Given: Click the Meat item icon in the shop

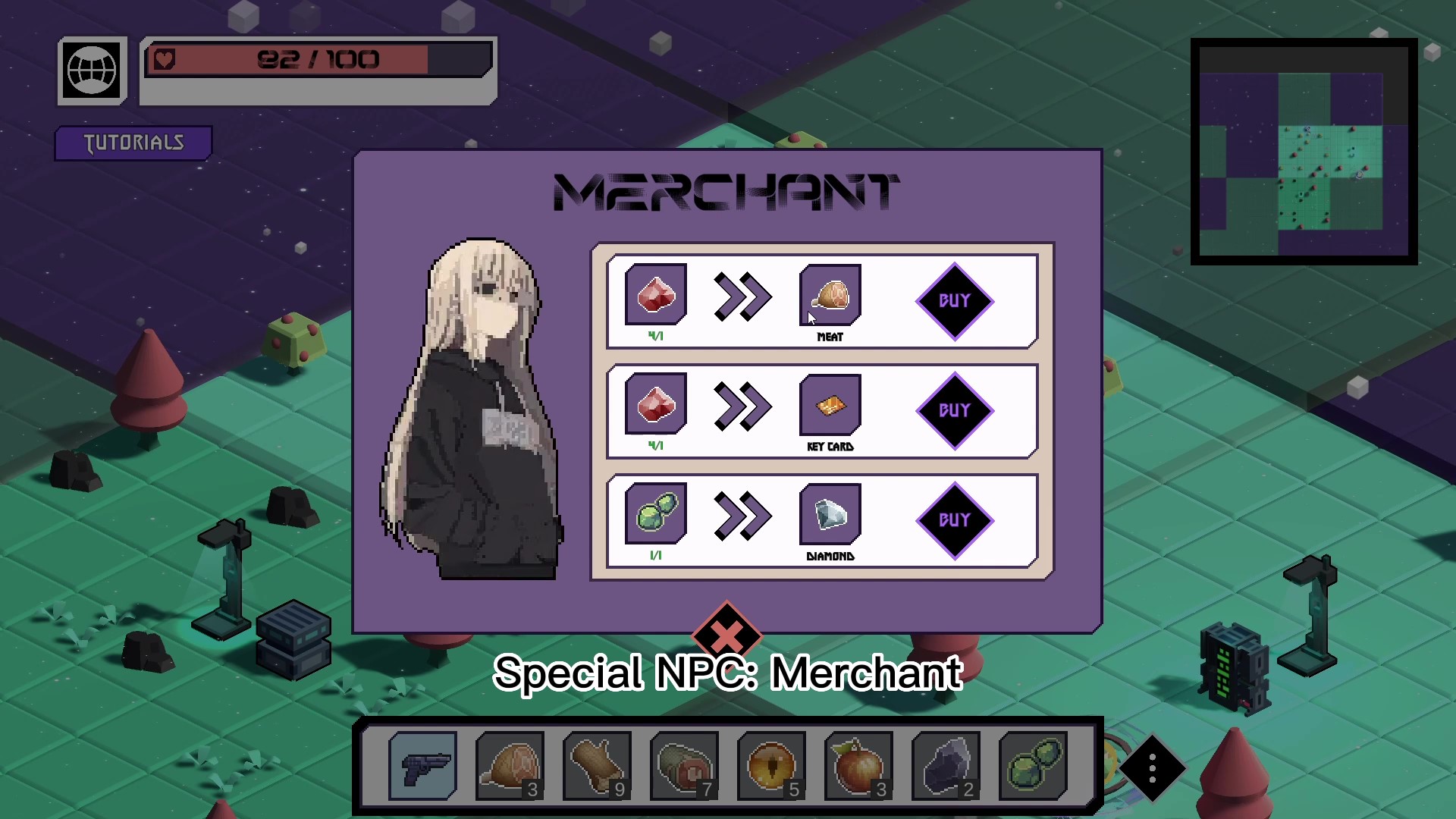Looking at the screenshot, I should [830, 295].
